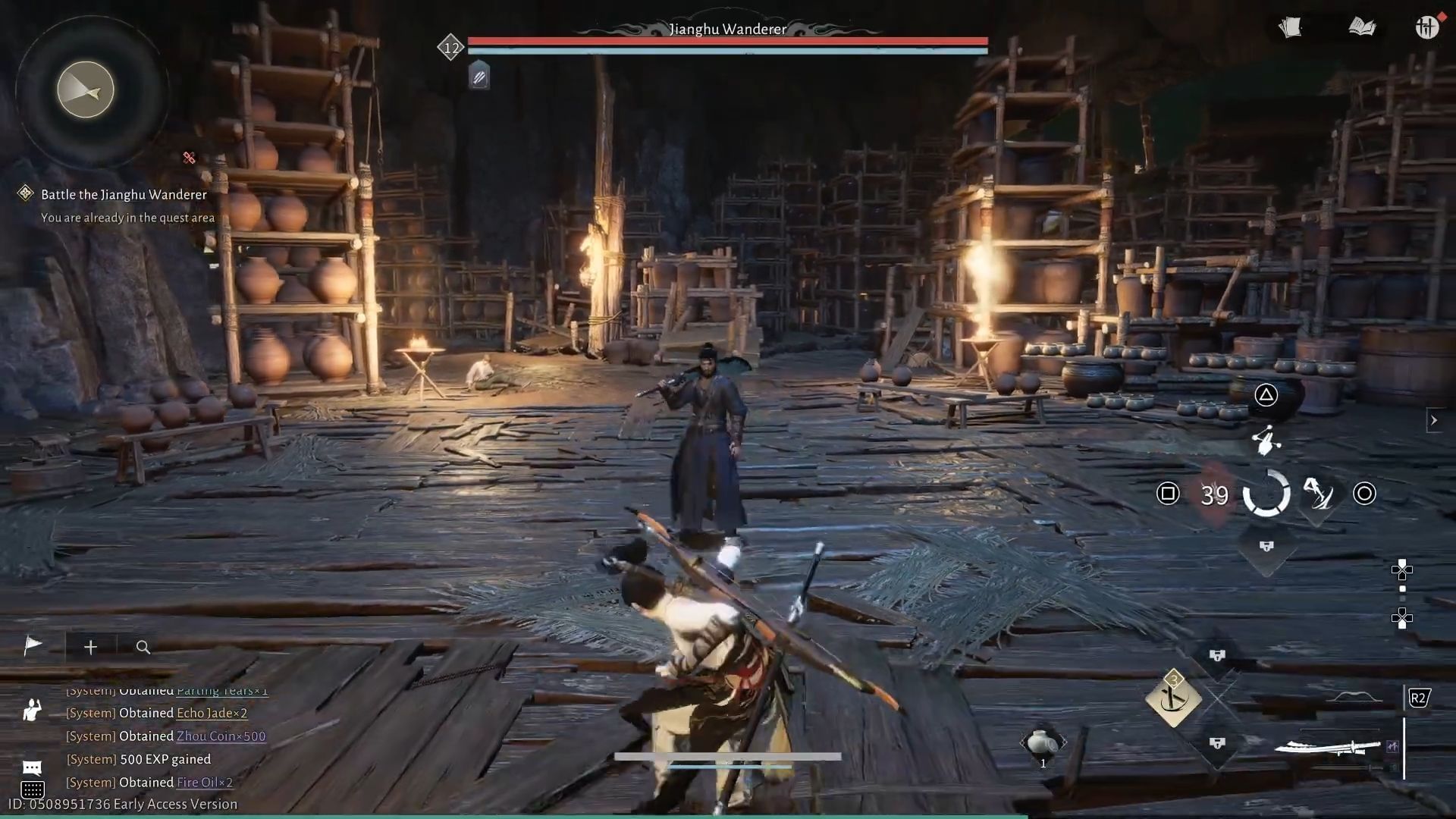Click the upper d-pad icon on right side
Viewport: 1456px width, 819px height.
coord(1402,570)
